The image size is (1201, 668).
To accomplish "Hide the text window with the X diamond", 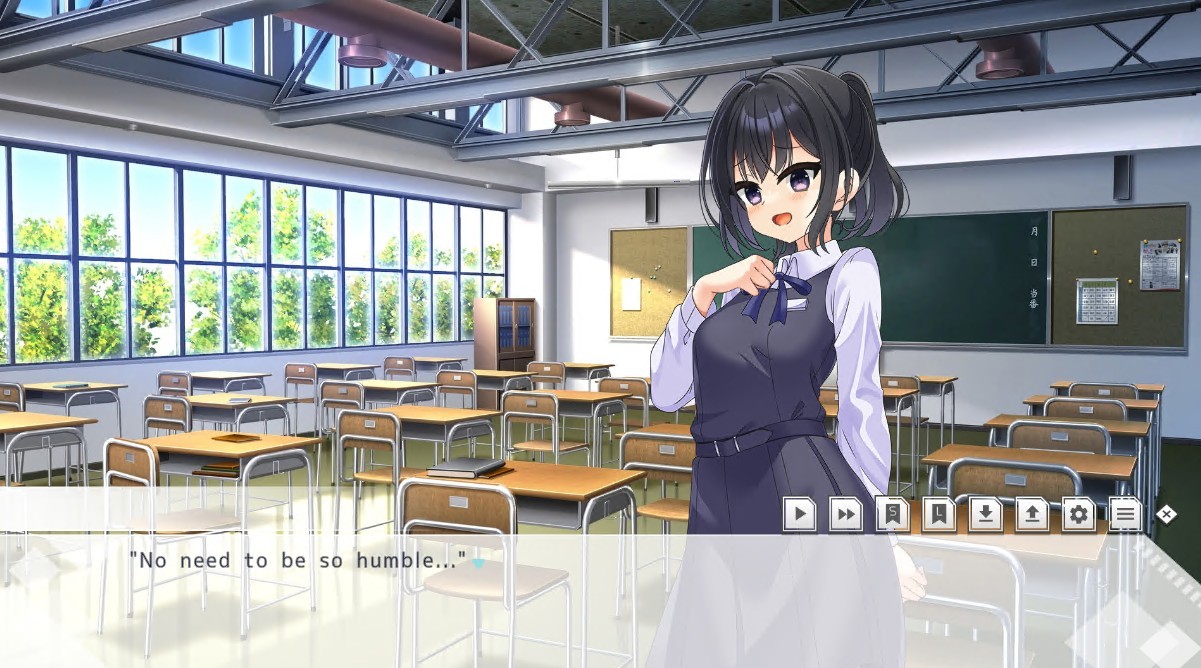I will click(1166, 514).
